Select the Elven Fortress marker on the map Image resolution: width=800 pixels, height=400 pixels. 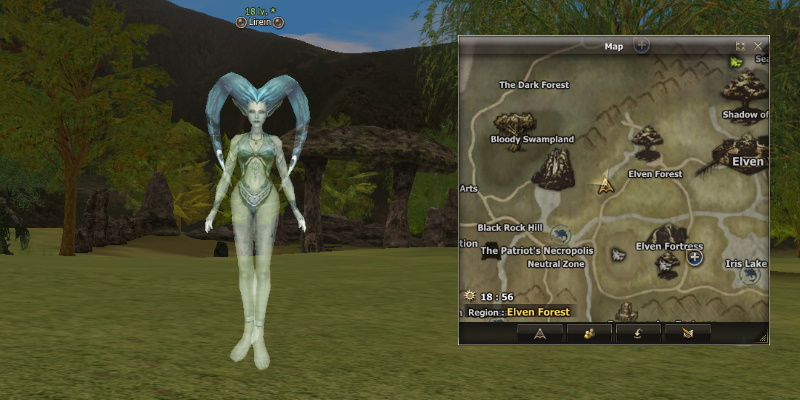pyautogui.click(x=667, y=263)
